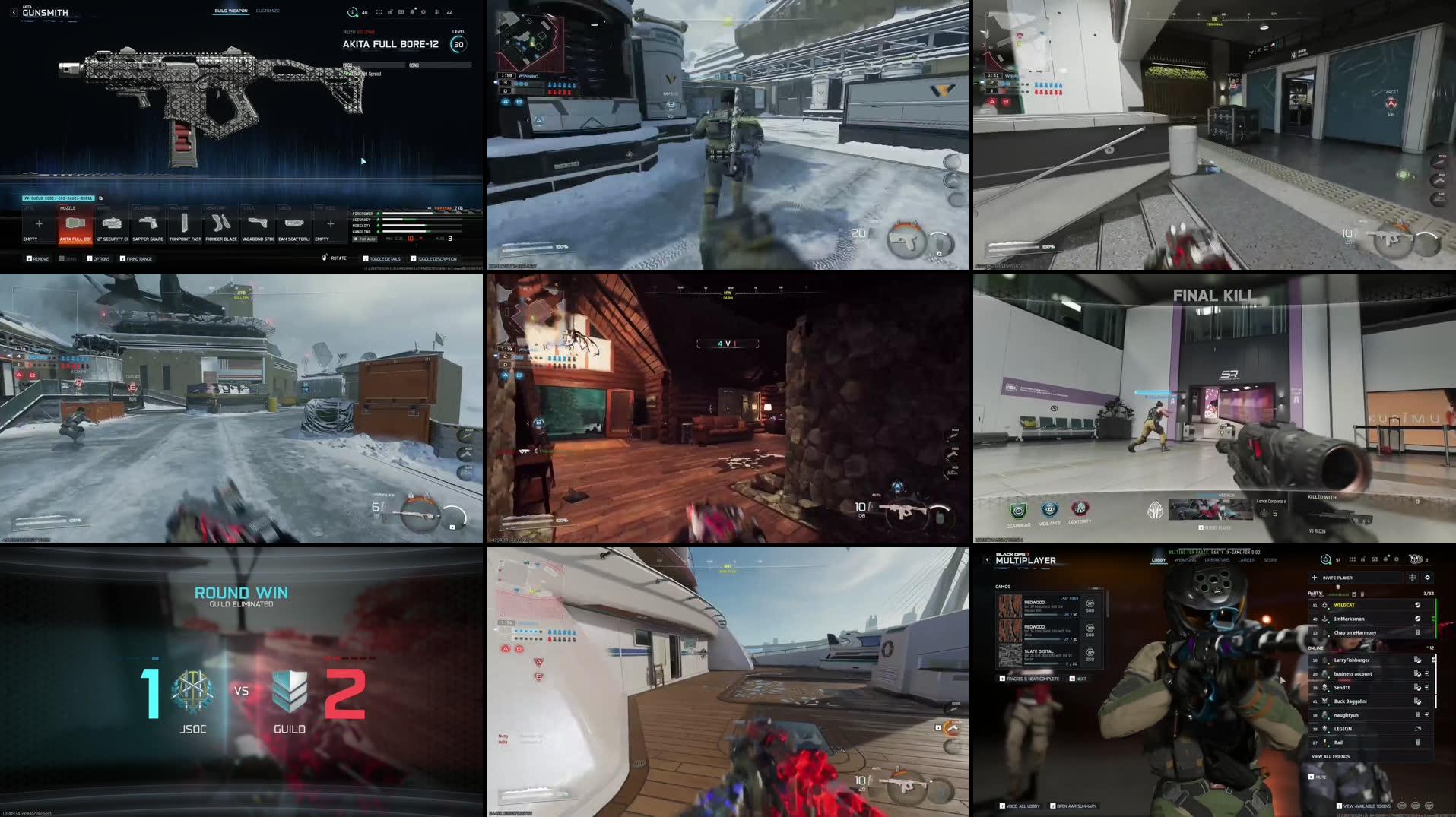Open the Invite Player plus icon
Screen dimensions: 1456x817
1315,578
